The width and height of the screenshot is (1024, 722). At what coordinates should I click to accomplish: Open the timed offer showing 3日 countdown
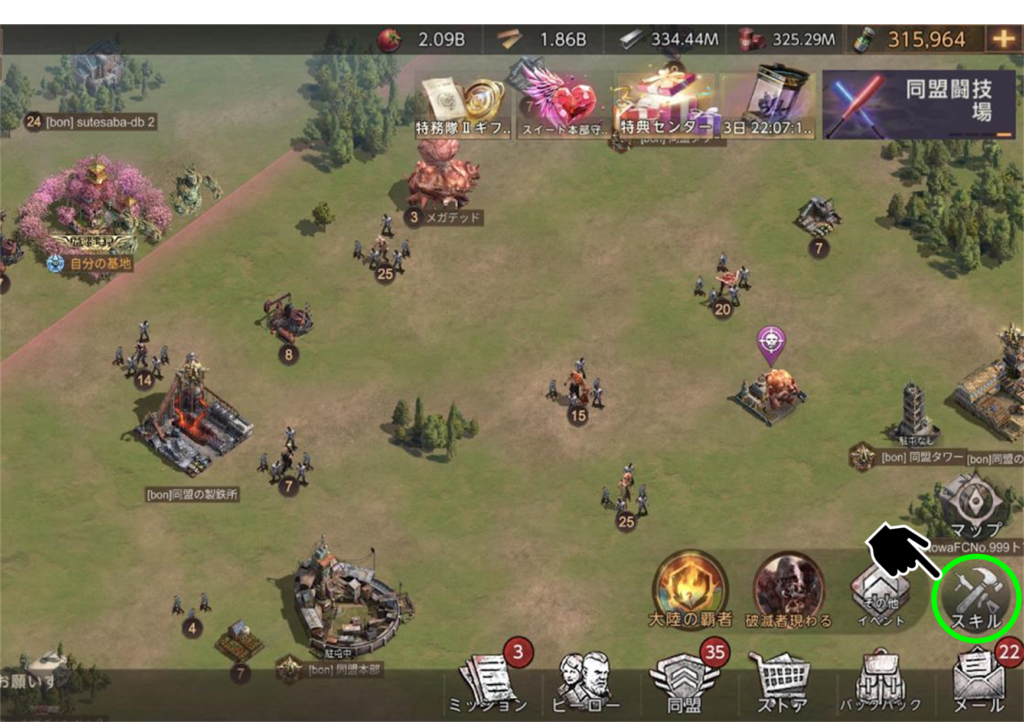[x=771, y=104]
